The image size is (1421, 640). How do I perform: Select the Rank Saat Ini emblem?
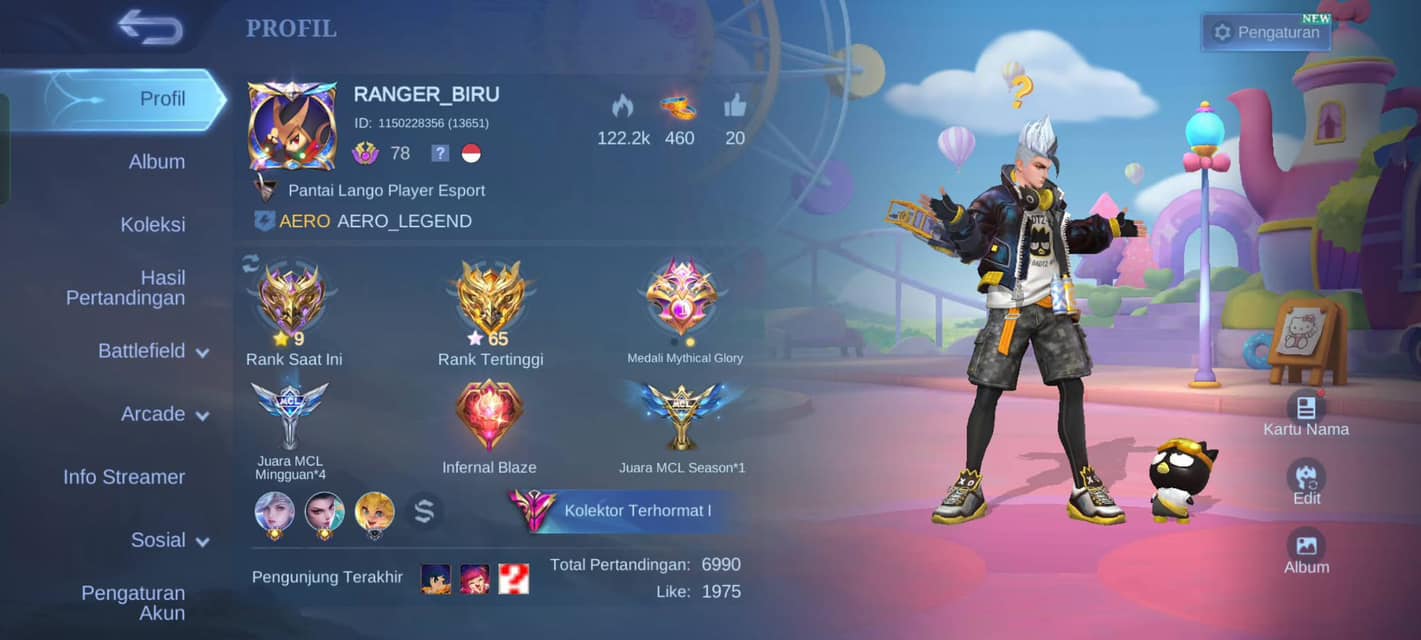[x=292, y=297]
